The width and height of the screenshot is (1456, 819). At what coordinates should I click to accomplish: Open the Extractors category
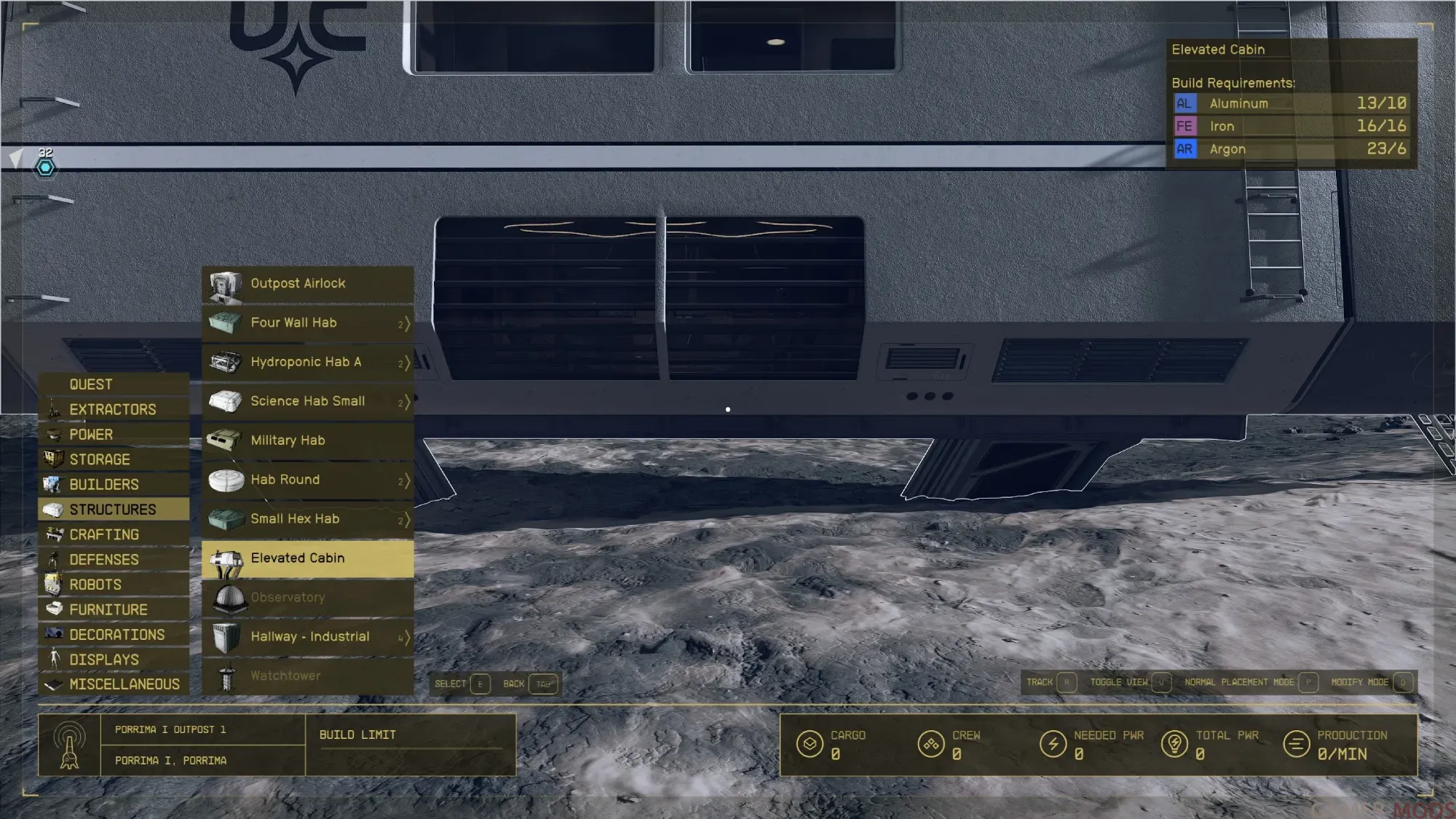pos(113,410)
